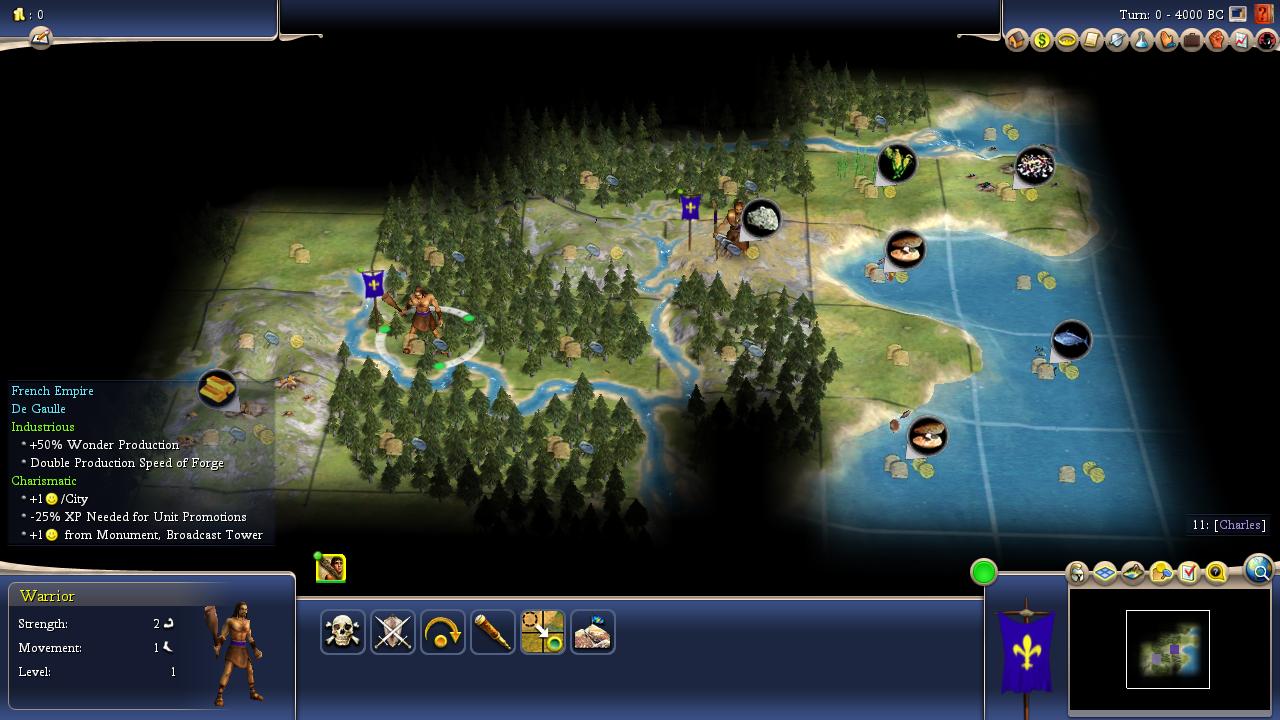Open the red question mark Civilopedia book
The image size is (1280, 720).
pos(1264,15)
